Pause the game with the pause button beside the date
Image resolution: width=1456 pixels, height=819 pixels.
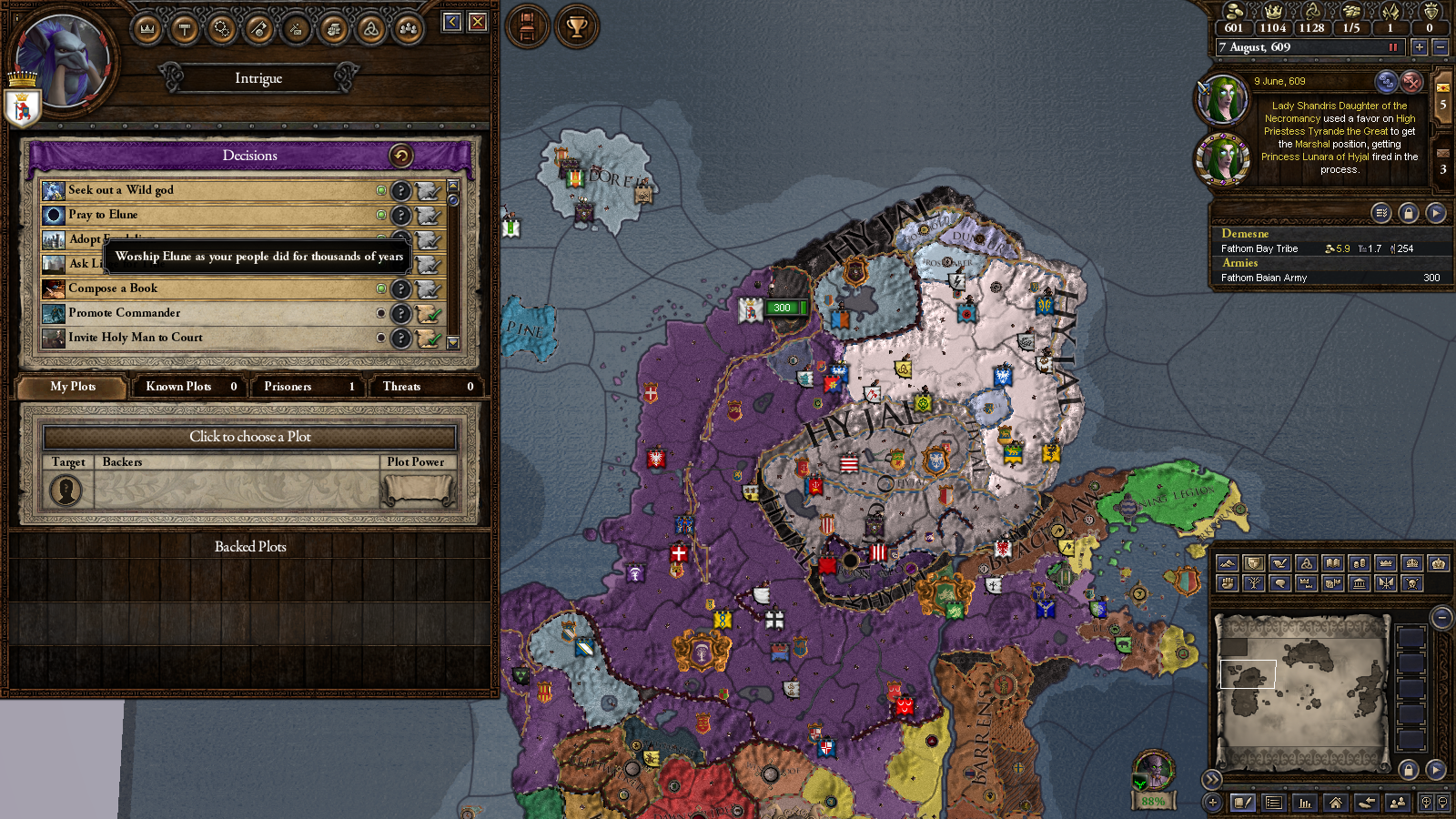(x=1393, y=46)
